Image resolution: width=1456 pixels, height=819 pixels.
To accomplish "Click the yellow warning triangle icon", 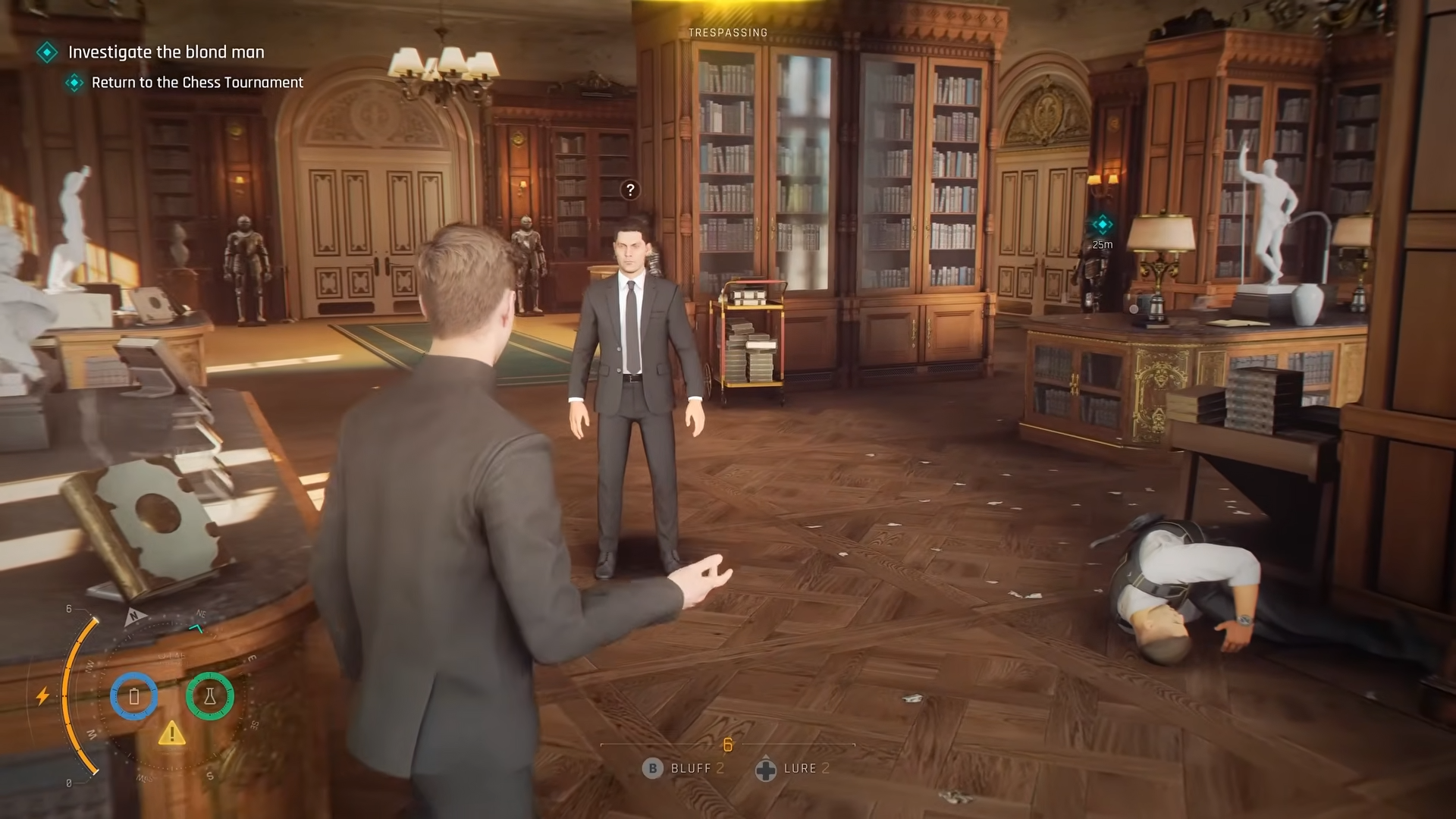I will pyautogui.click(x=172, y=733).
